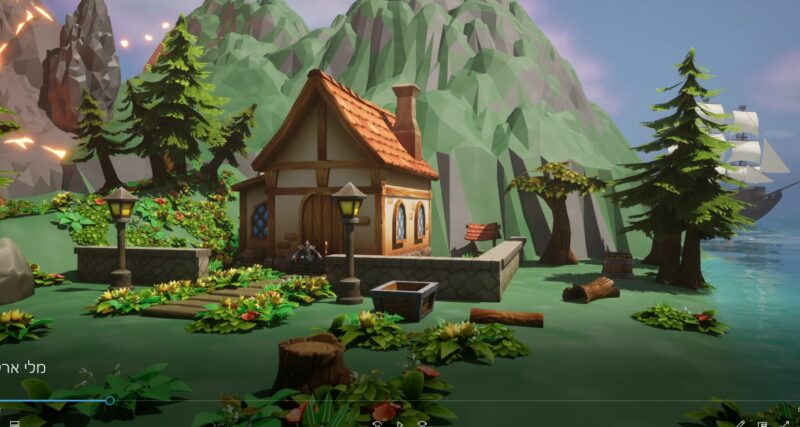Screen dimensions: 800x427
Task: Click the video progress bar's playhead handle
Action: [110, 401]
